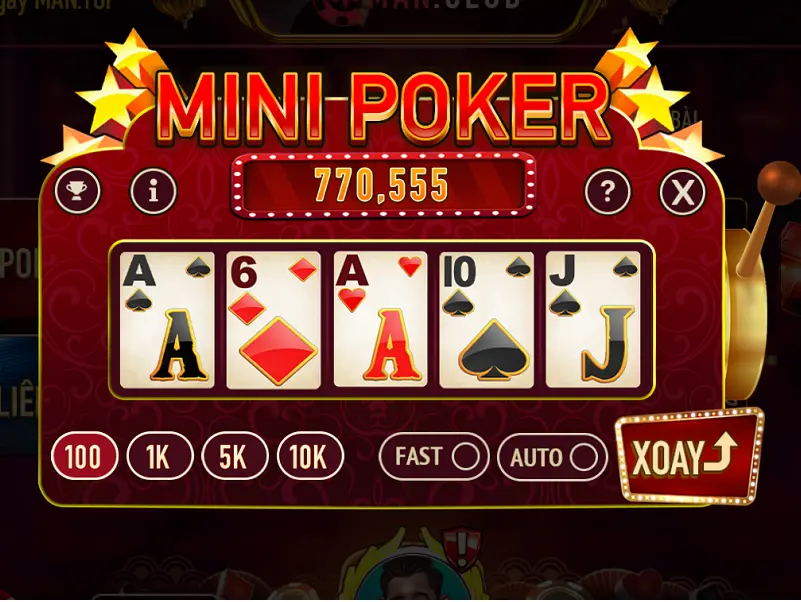The image size is (801, 602).
Task: Open the trophy leaderboard
Action: pos(77,189)
